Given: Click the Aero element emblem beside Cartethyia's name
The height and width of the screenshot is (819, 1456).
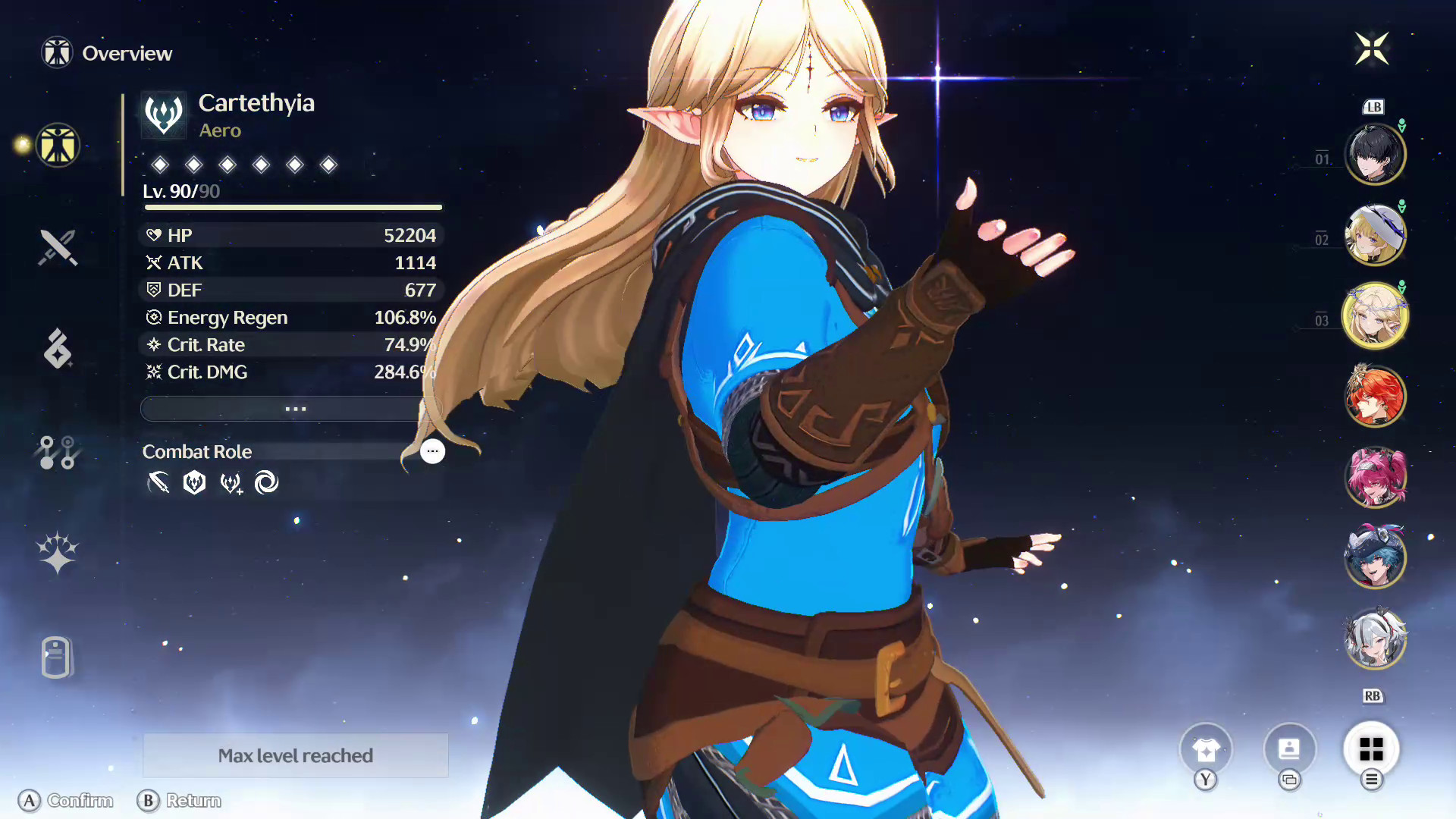Looking at the screenshot, I should click(x=162, y=113).
